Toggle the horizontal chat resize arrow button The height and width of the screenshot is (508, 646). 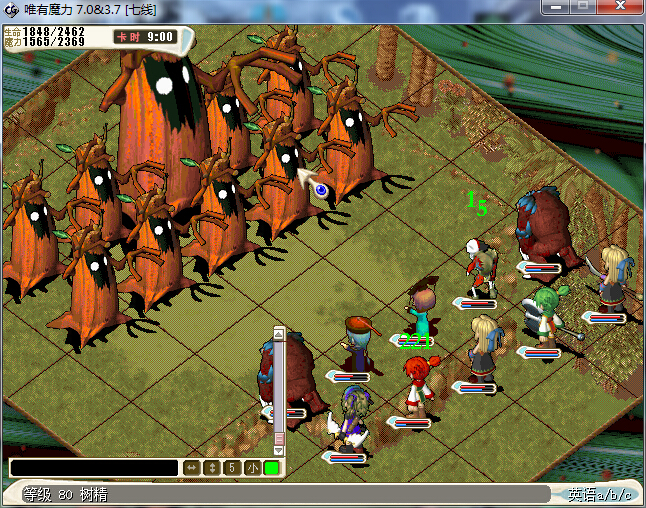tap(191, 467)
